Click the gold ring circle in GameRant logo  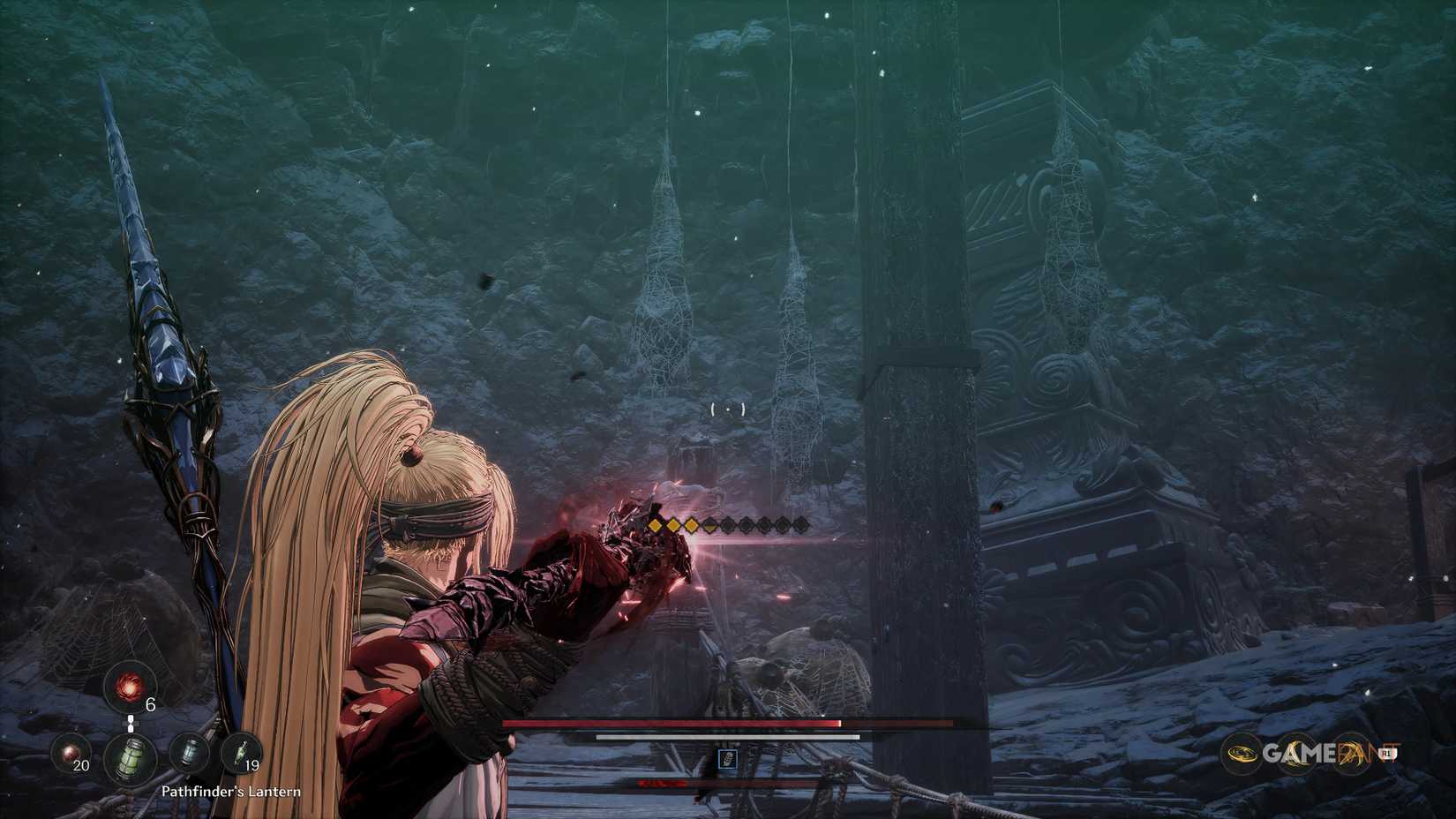point(1242,752)
